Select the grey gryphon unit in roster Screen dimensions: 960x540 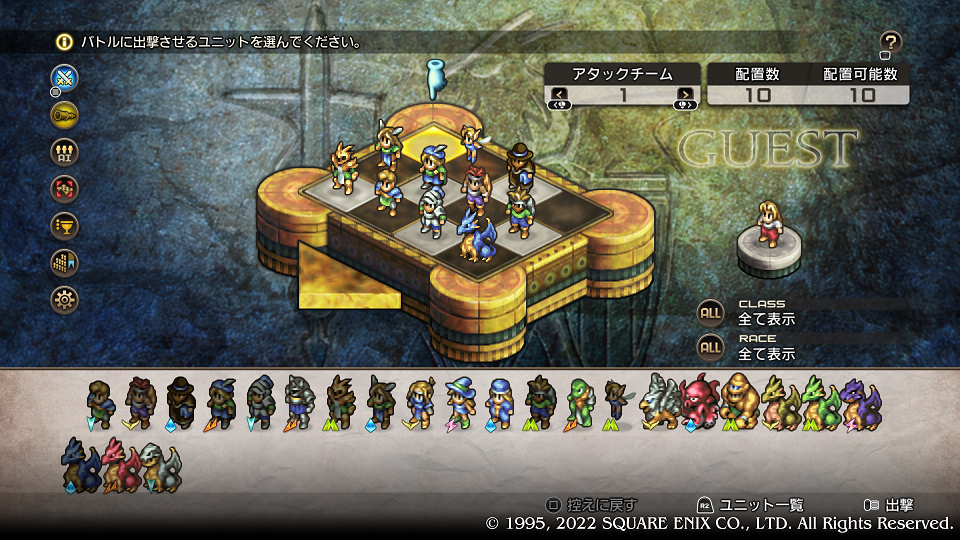pos(661,402)
